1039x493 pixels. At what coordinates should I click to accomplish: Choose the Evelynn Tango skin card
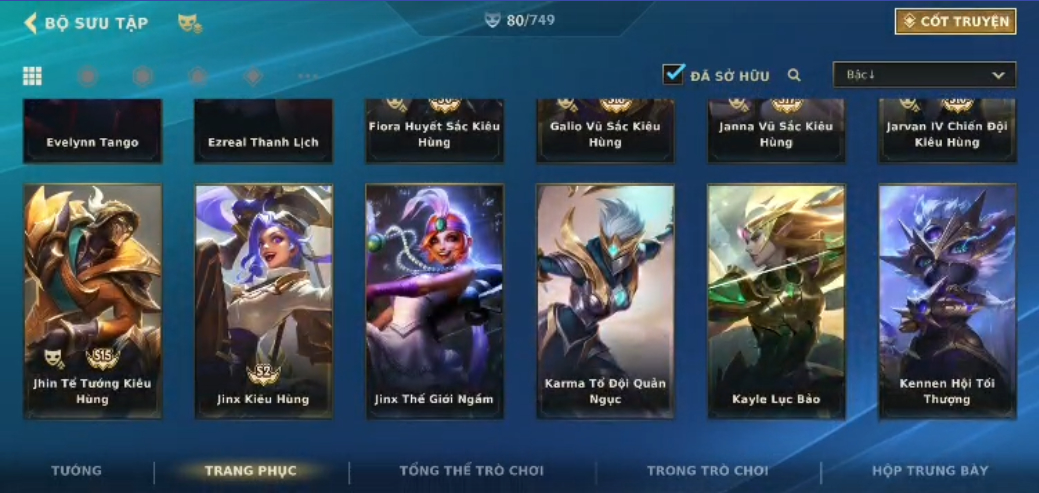point(93,131)
